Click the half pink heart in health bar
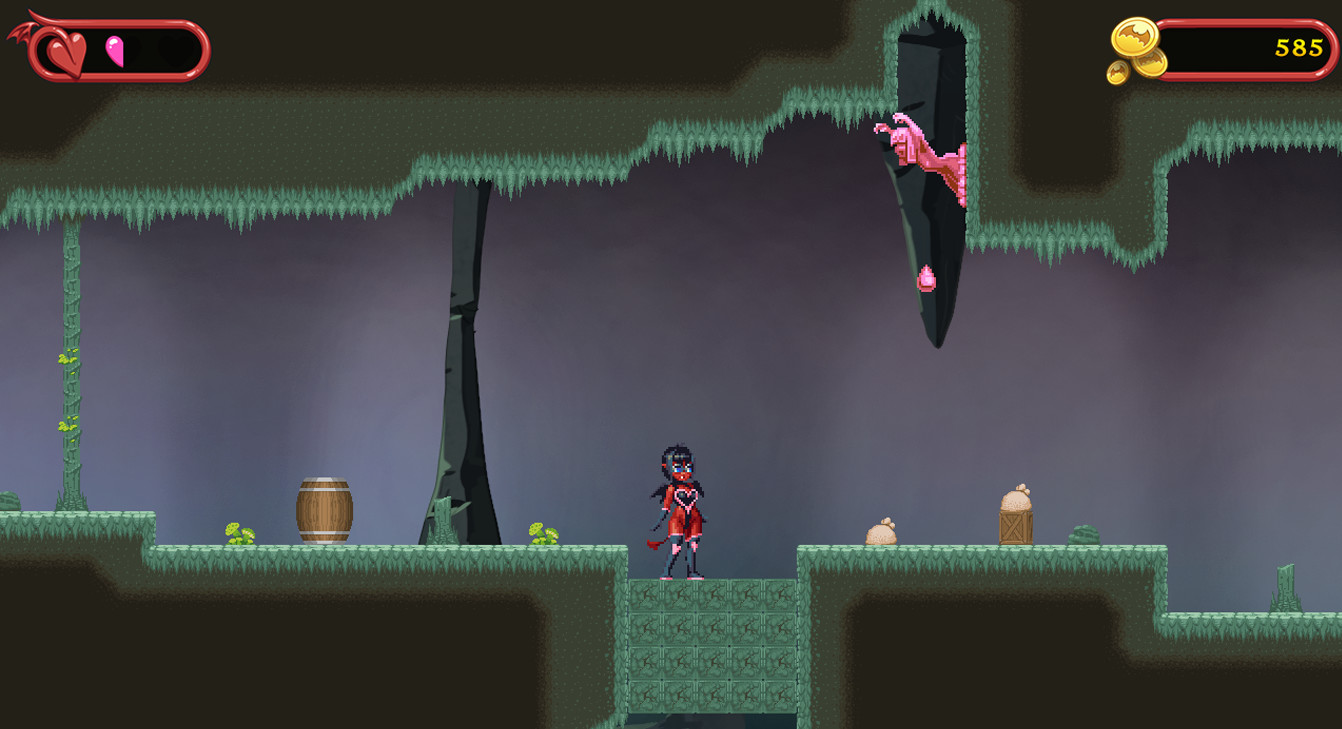Screen dimensions: 1342x729 [x=115, y=50]
